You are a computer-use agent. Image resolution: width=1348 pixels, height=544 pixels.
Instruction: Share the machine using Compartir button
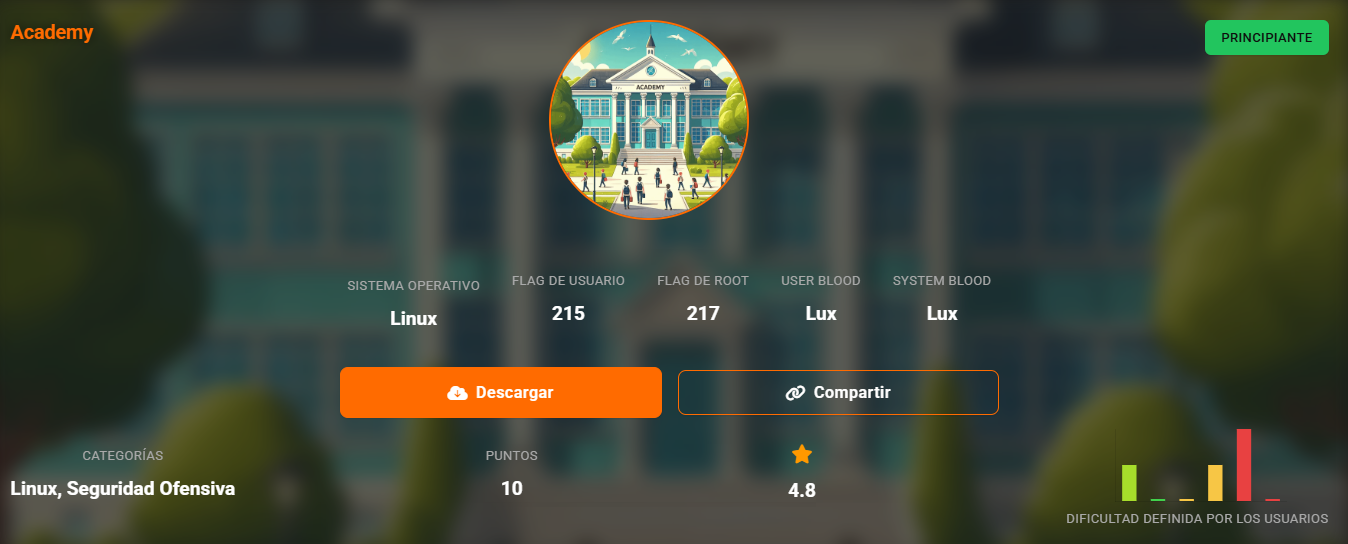pyautogui.click(x=838, y=392)
